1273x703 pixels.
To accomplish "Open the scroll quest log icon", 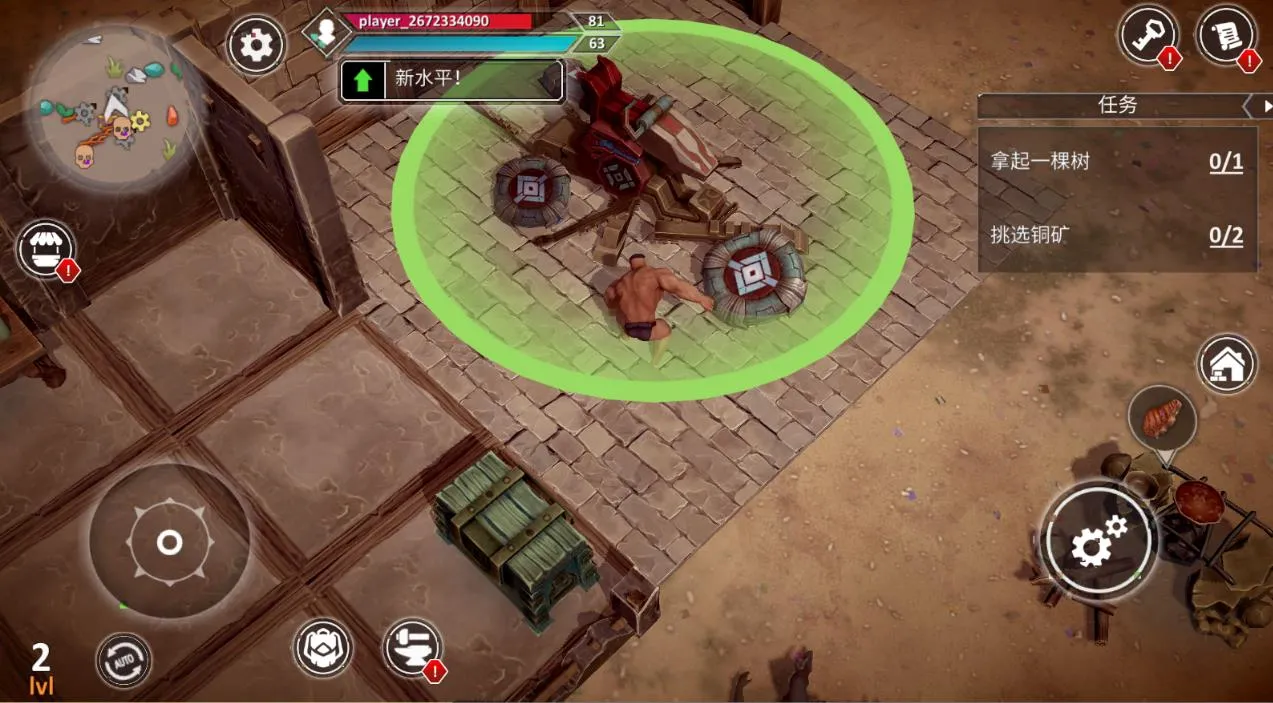I will coord(1225,36).
